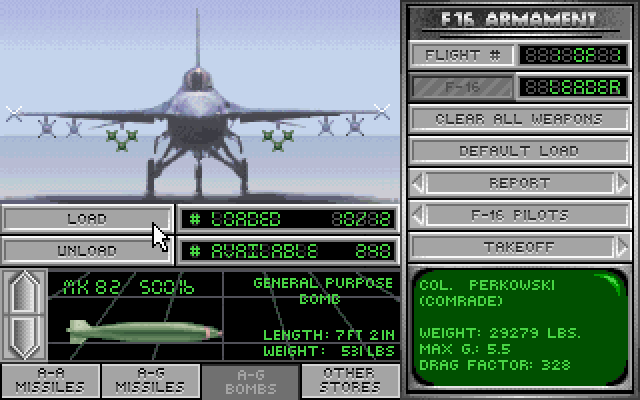Apply the Default Load

[x=519, y=151]
